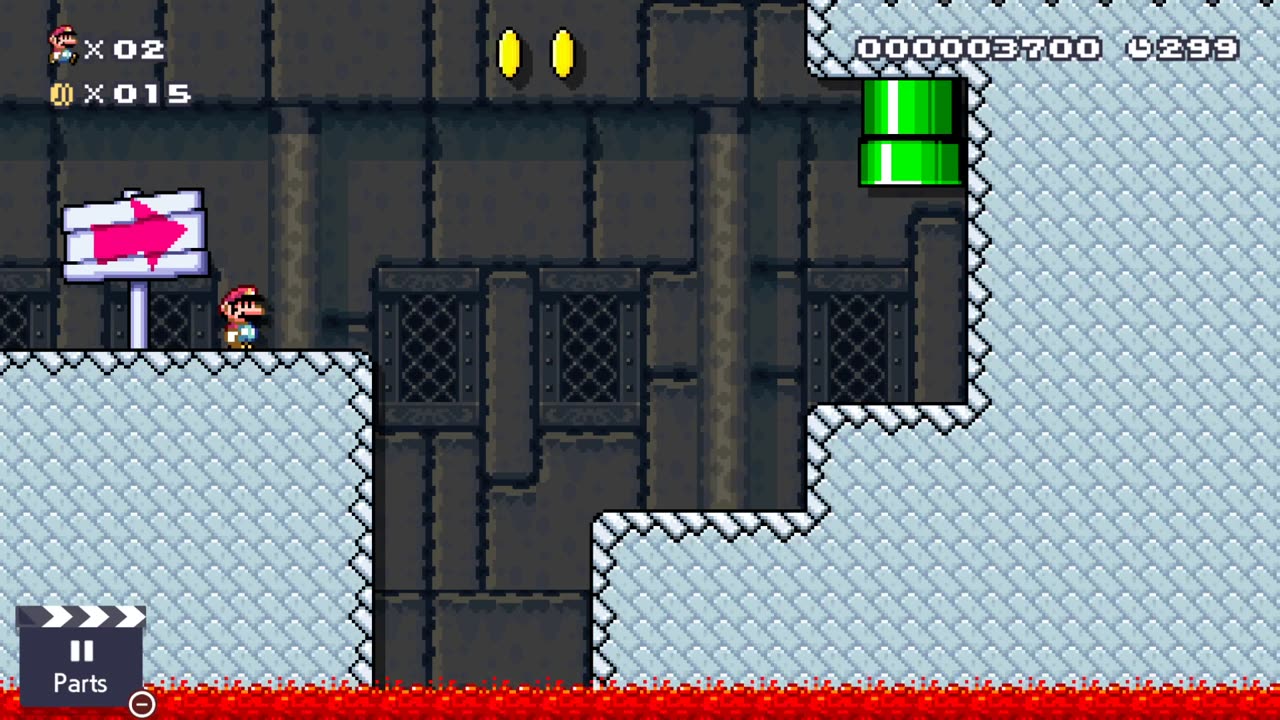Click Mario standing on the ledge

pos(243,318)
